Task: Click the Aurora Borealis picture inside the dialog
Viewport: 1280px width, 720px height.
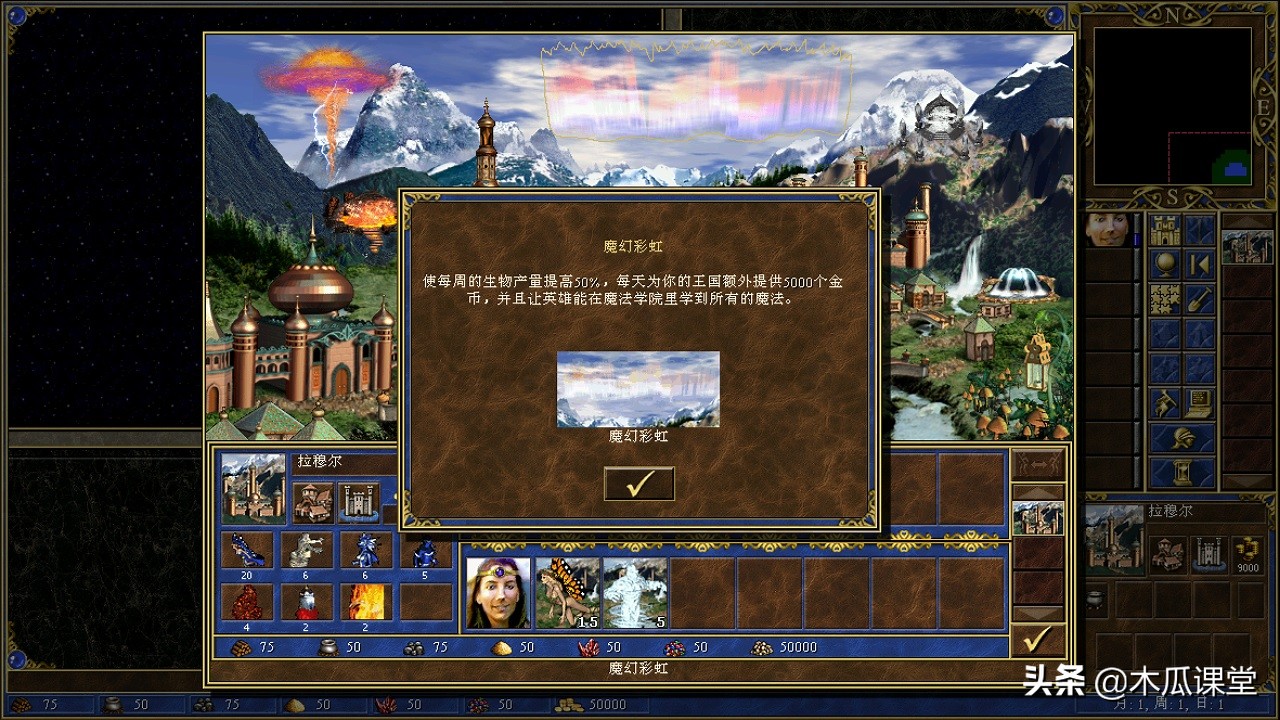Action: 639,388
